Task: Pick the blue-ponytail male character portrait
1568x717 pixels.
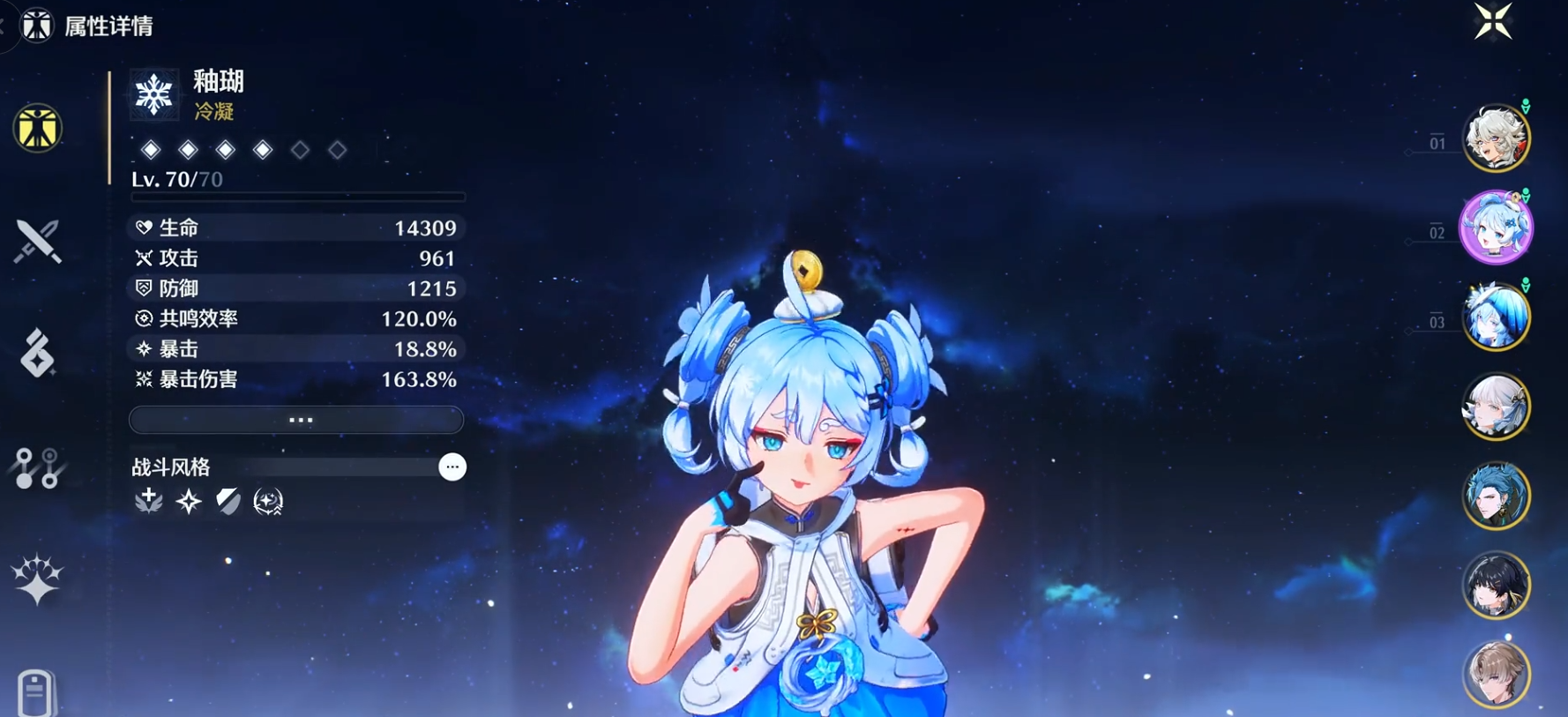Action: (x=1496, y=497)
